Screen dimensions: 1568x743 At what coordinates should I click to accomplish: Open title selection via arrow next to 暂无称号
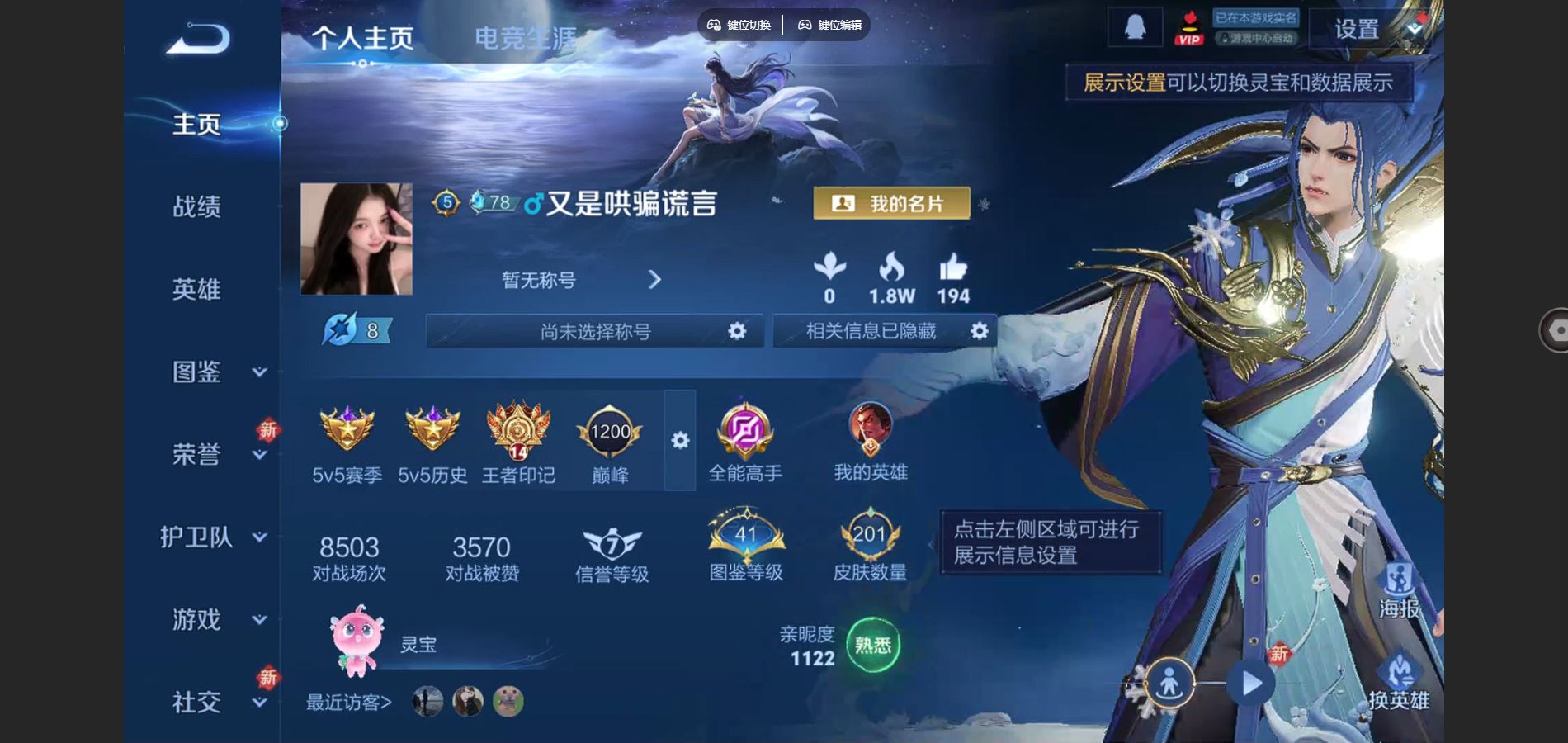point(655,280)
